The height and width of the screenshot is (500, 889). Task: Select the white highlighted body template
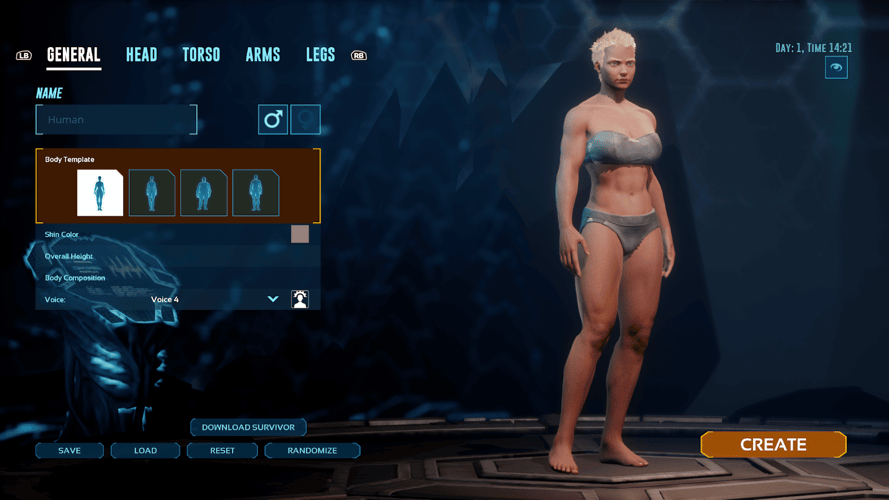[x=100, y=193]
